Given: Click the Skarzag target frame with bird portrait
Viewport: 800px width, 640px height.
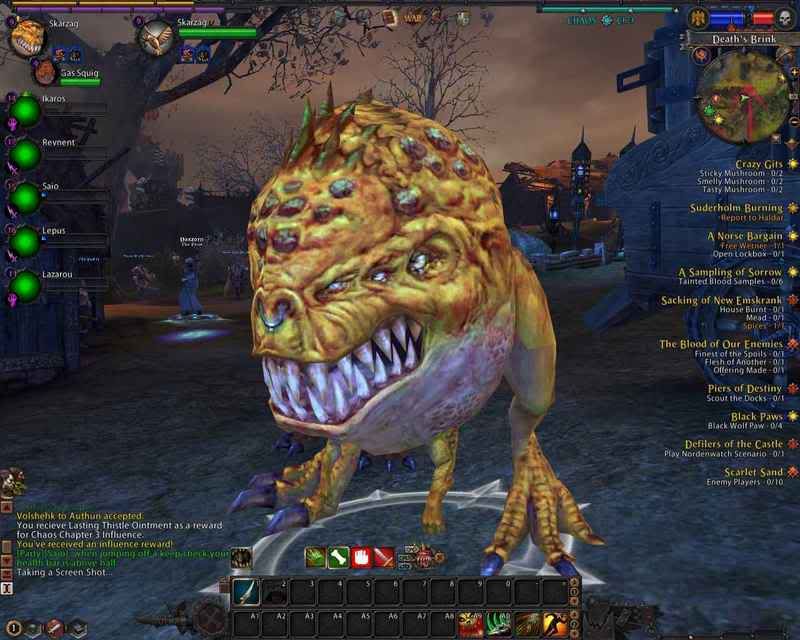Looking at the screenshot, I should tap(155, 38).
